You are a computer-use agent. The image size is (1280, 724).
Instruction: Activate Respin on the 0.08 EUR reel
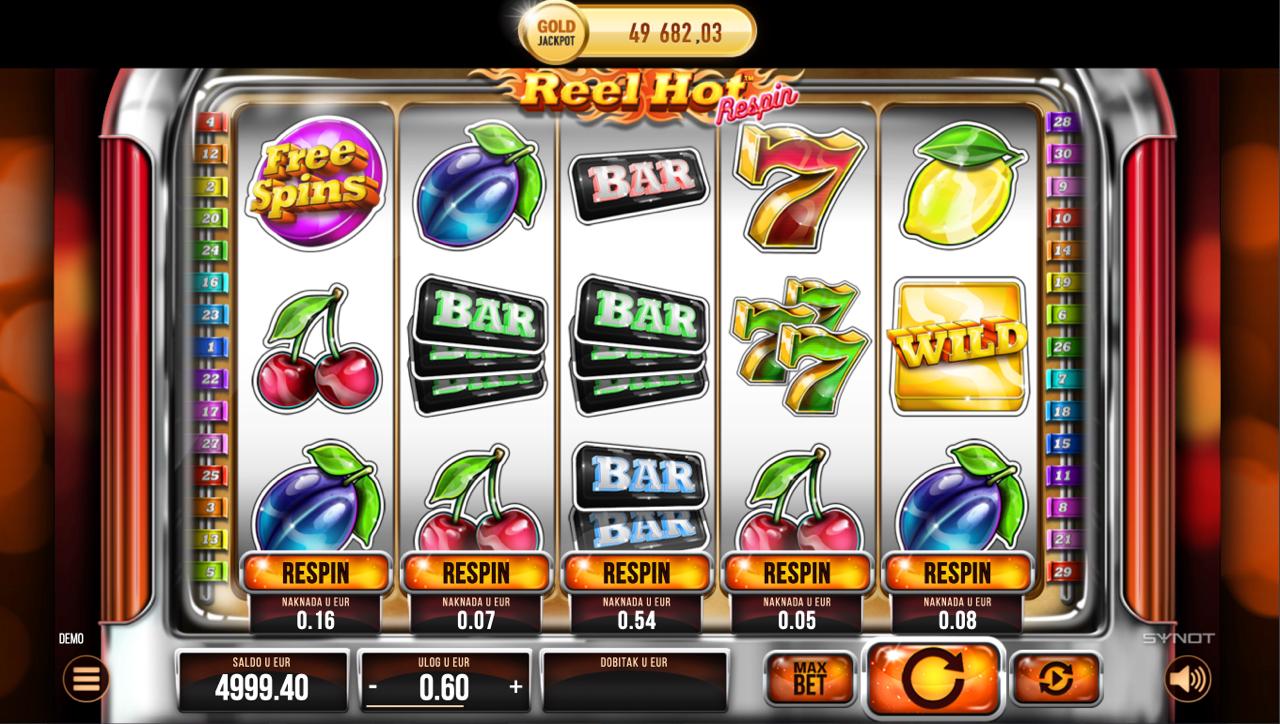coord(957,573)
